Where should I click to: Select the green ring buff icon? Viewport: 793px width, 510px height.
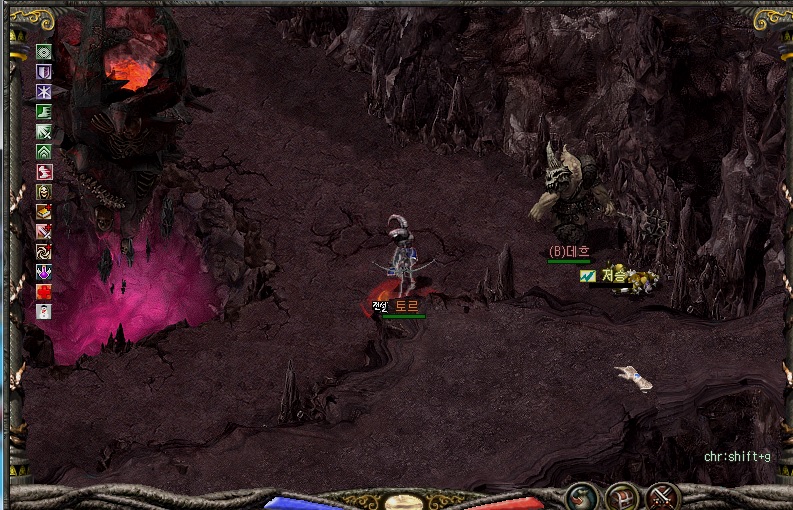(x=44, y=52)
